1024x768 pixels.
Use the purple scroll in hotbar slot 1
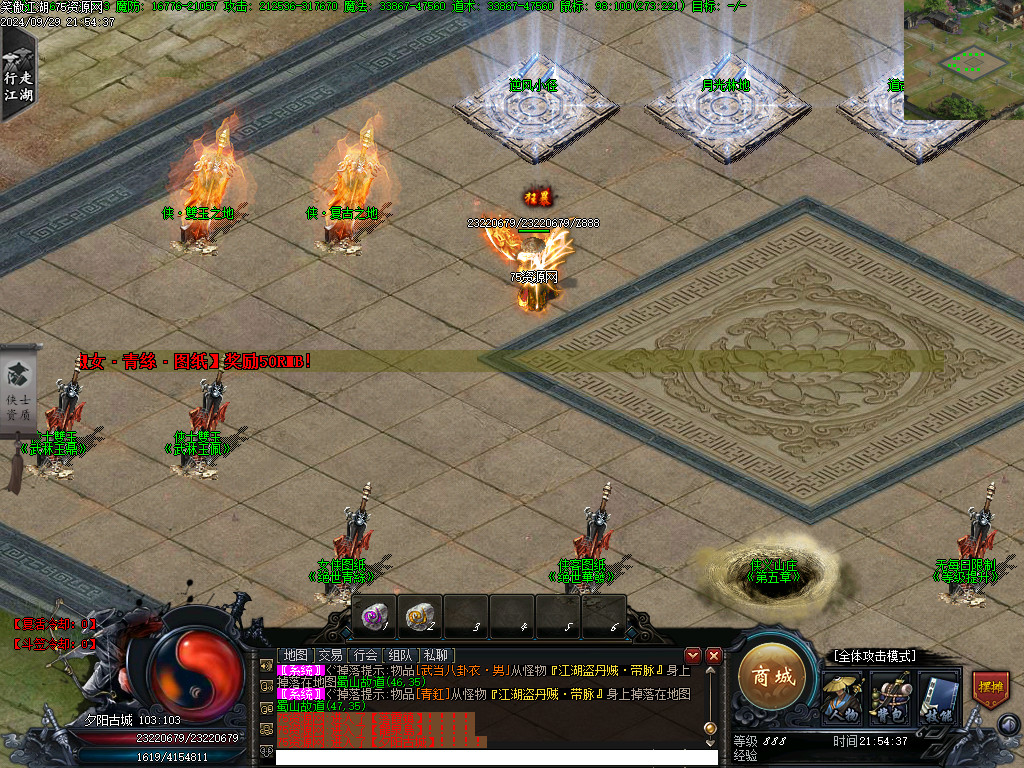[374, 616]
